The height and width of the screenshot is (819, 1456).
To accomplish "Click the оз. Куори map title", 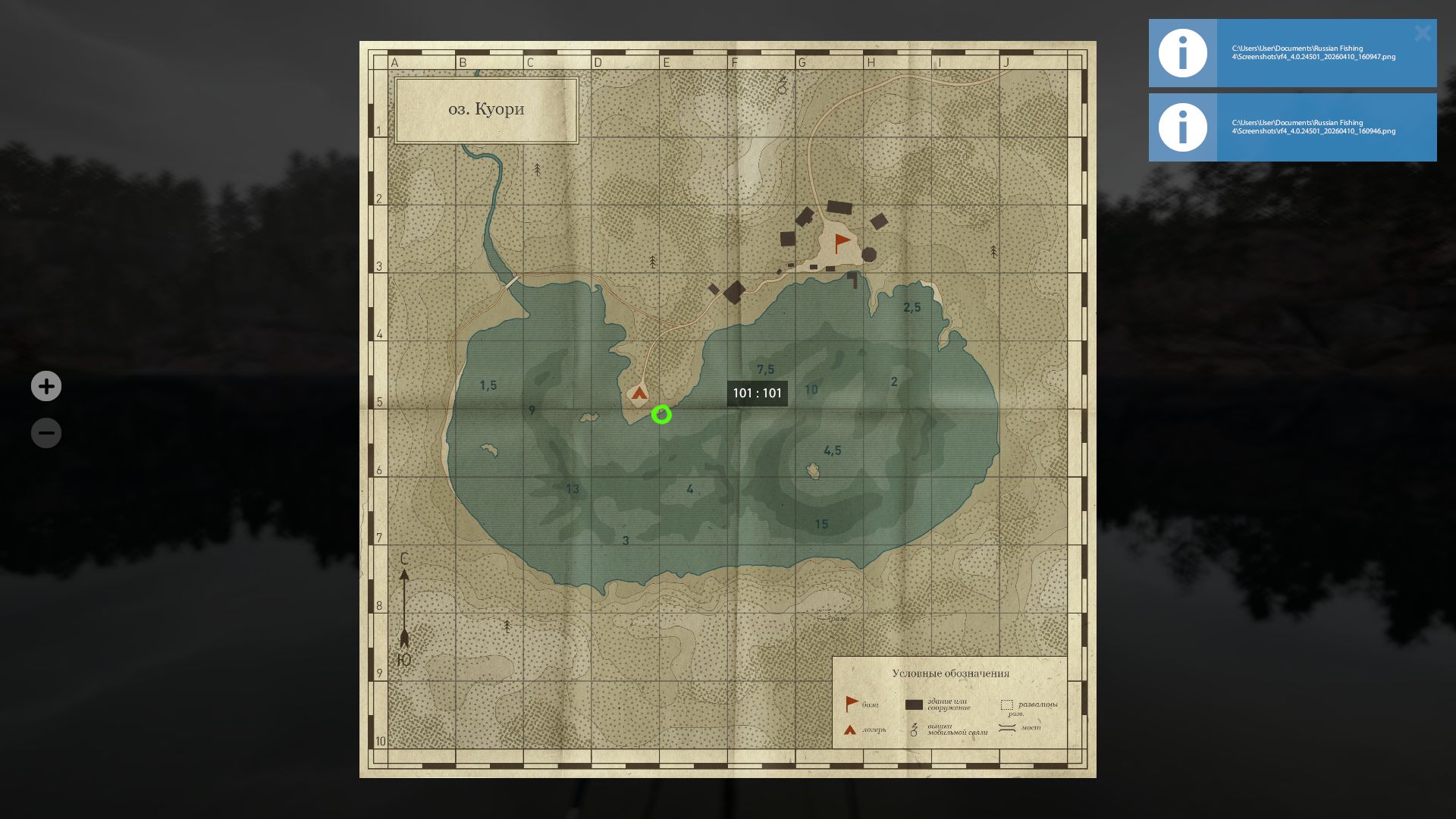I will (485, 108).
